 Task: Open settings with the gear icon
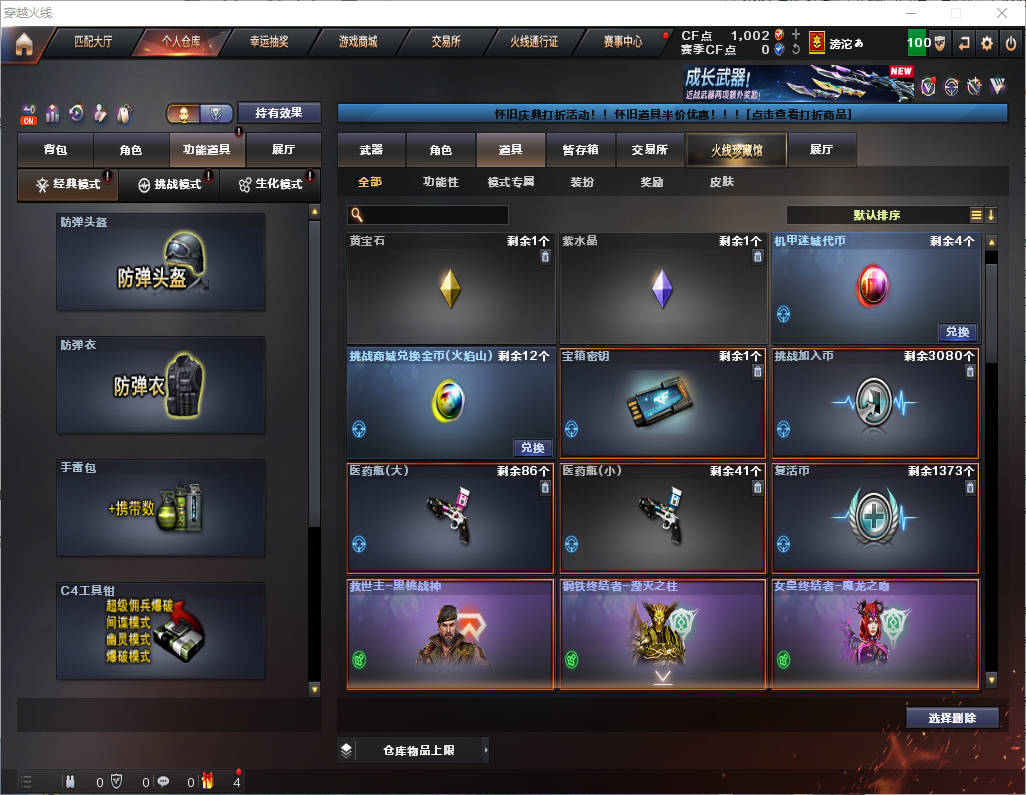[987, 43]
